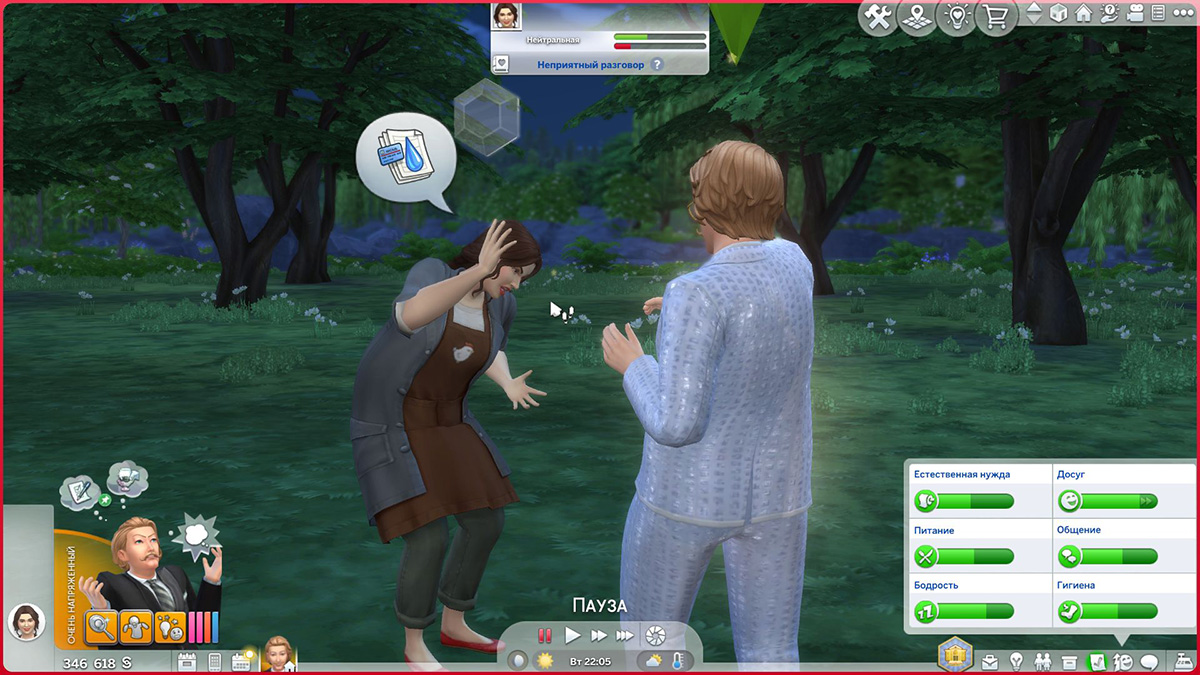Open the cash register retail panel
Viewport: 1200px width, 675px height.
1180,660
